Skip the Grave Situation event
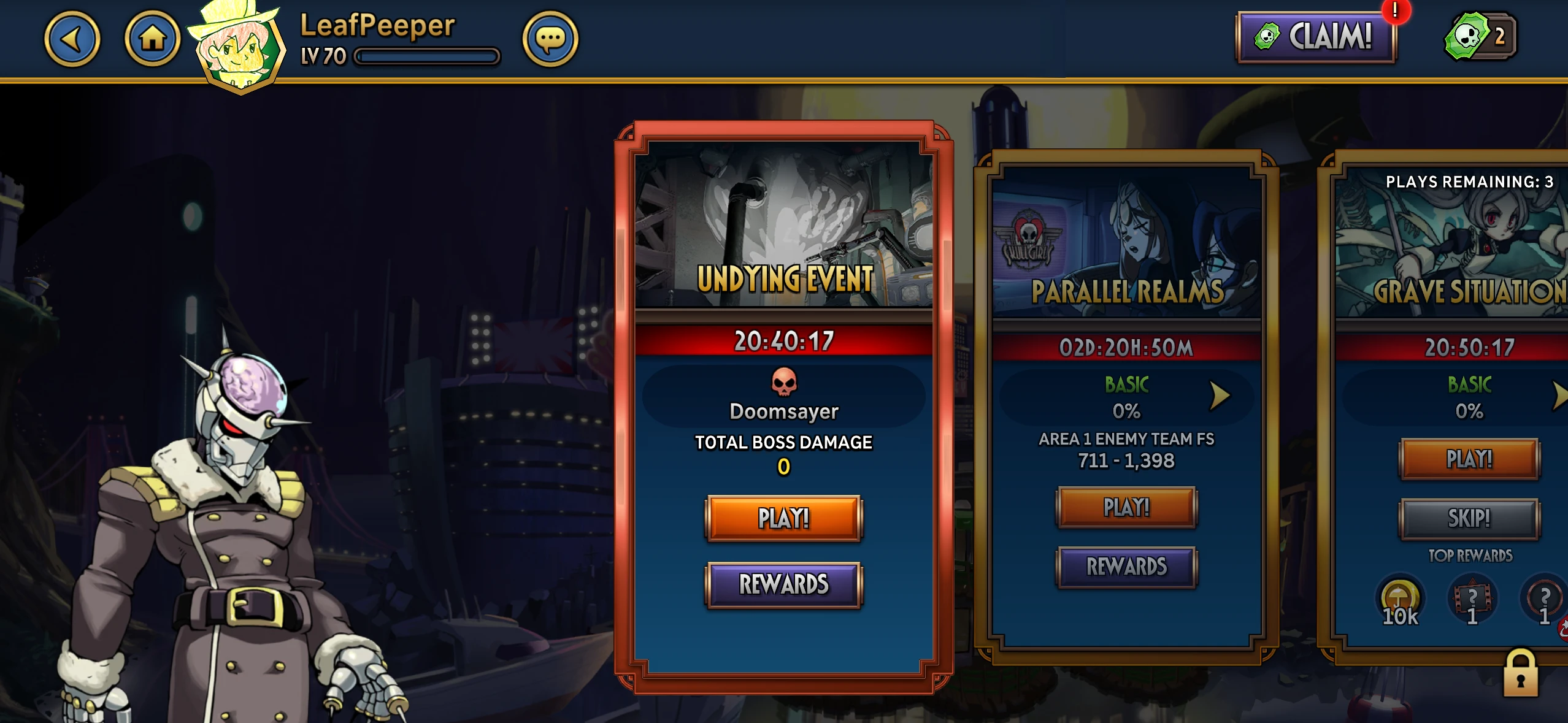 (x=1469, y=519)
